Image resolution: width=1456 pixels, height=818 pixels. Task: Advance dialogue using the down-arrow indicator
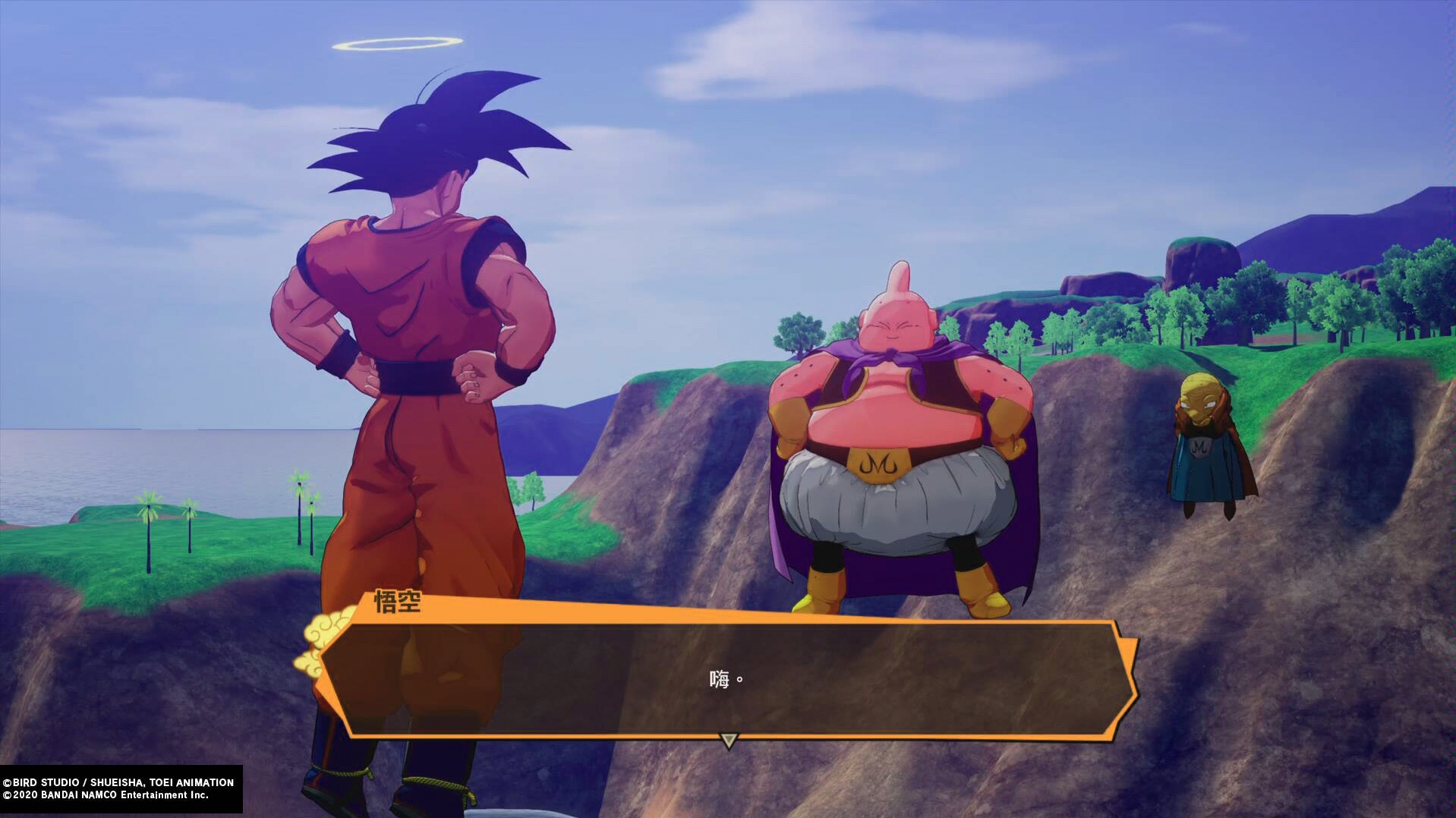[x=728, y=740]
